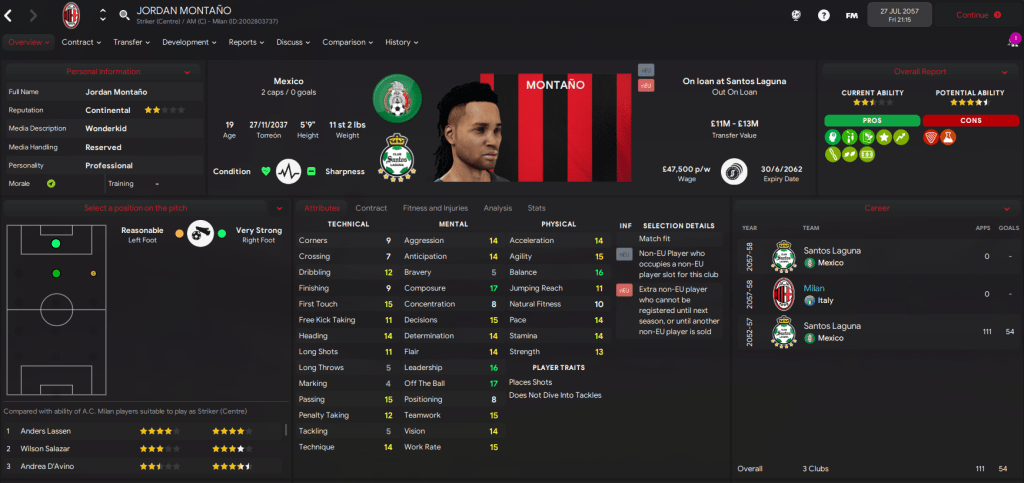Viewport: 1024px width, 483px height.
Task: Select the Overview menu
Action: (x=29, y=42)
